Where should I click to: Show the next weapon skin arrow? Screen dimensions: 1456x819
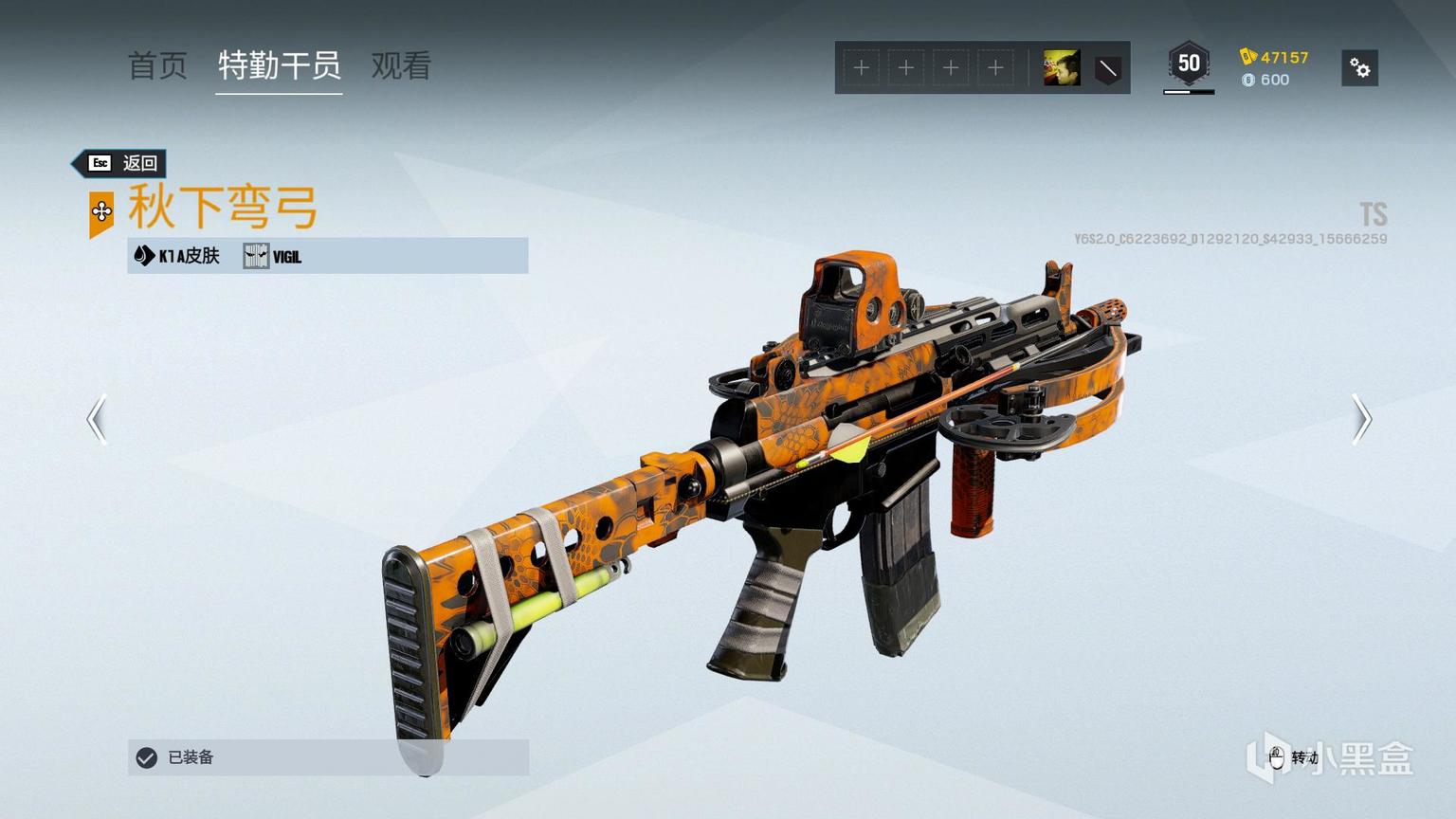click(x=1361, y=419)
